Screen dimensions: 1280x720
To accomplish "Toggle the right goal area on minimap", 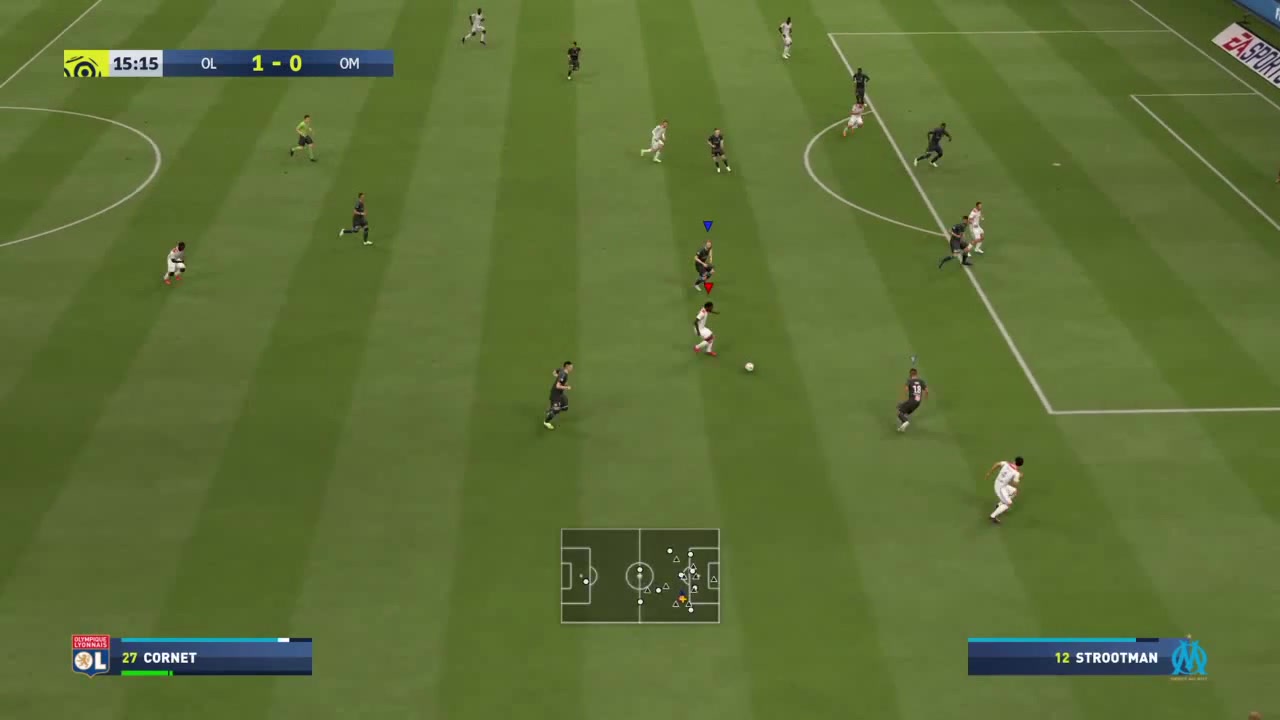I will pos(712,576).
